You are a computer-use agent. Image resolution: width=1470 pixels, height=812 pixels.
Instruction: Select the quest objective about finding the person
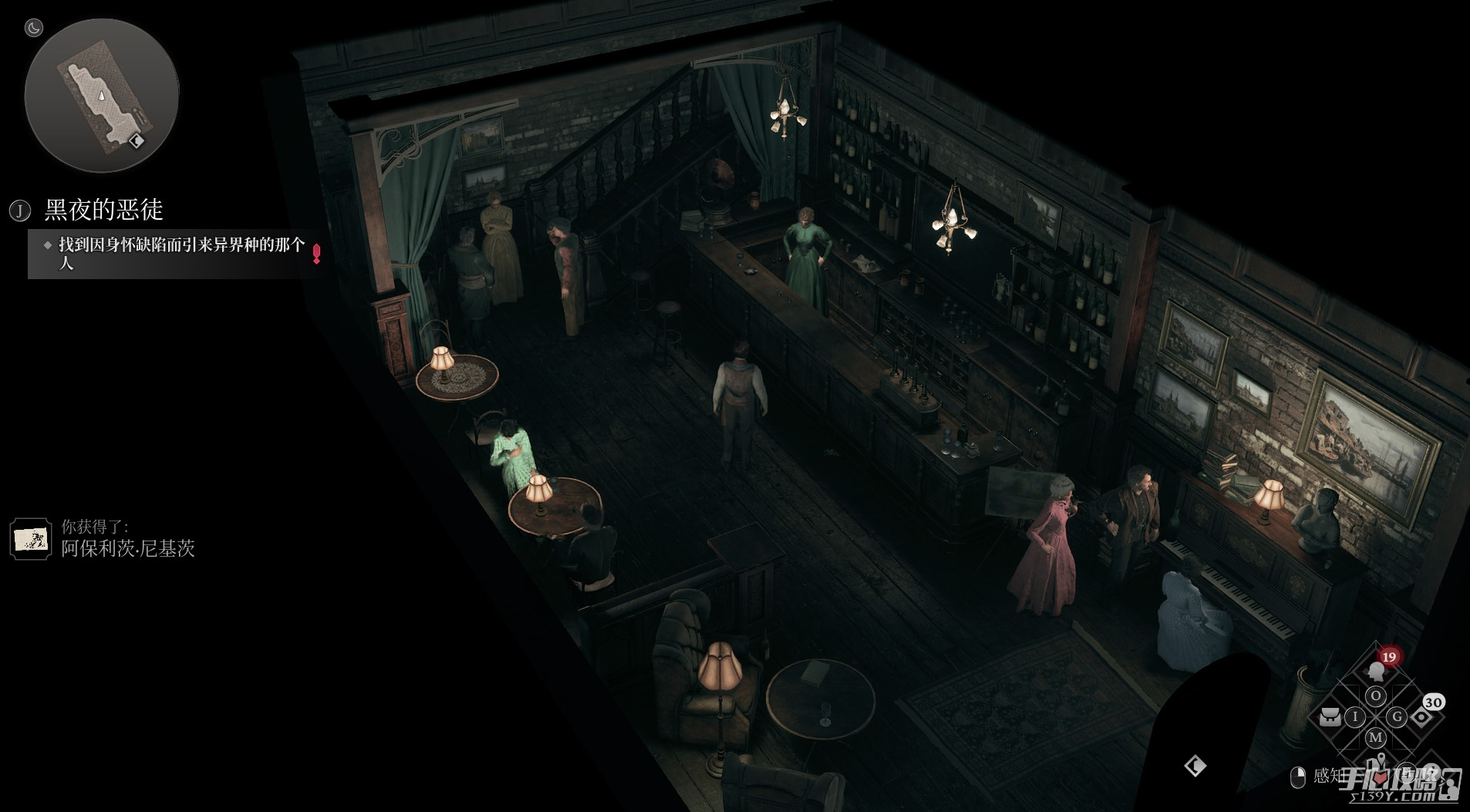tap(181, 253)
